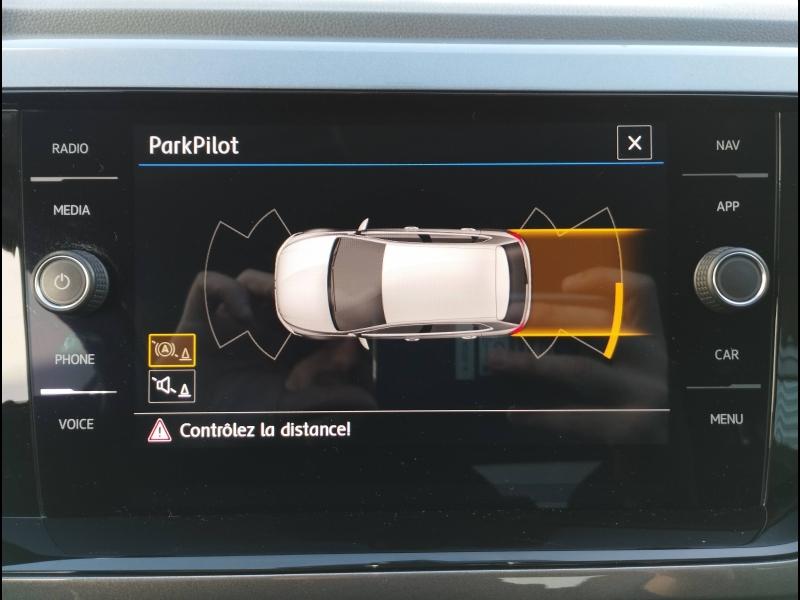Screen dimensions: 800x600
Task: Tap the power button on left knob
Action: click(x=64, y=281)
